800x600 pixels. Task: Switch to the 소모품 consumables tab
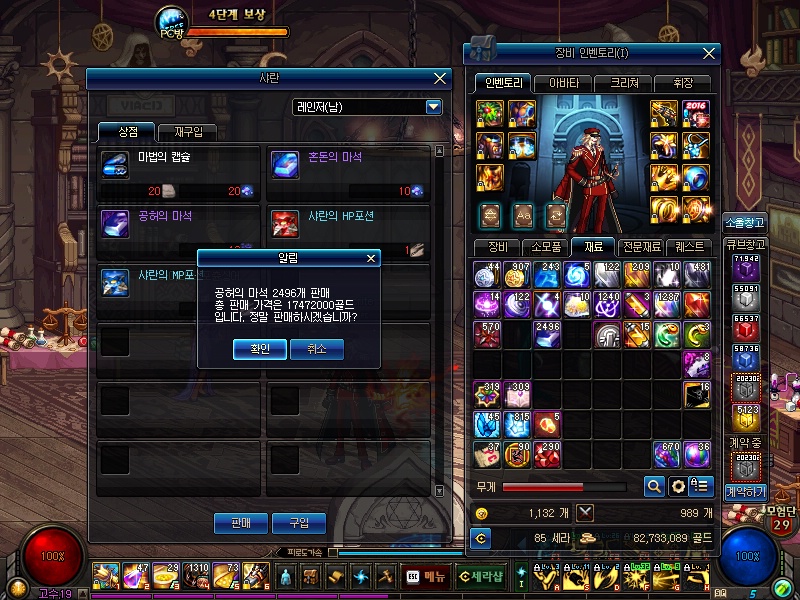(x=547, y=246)
